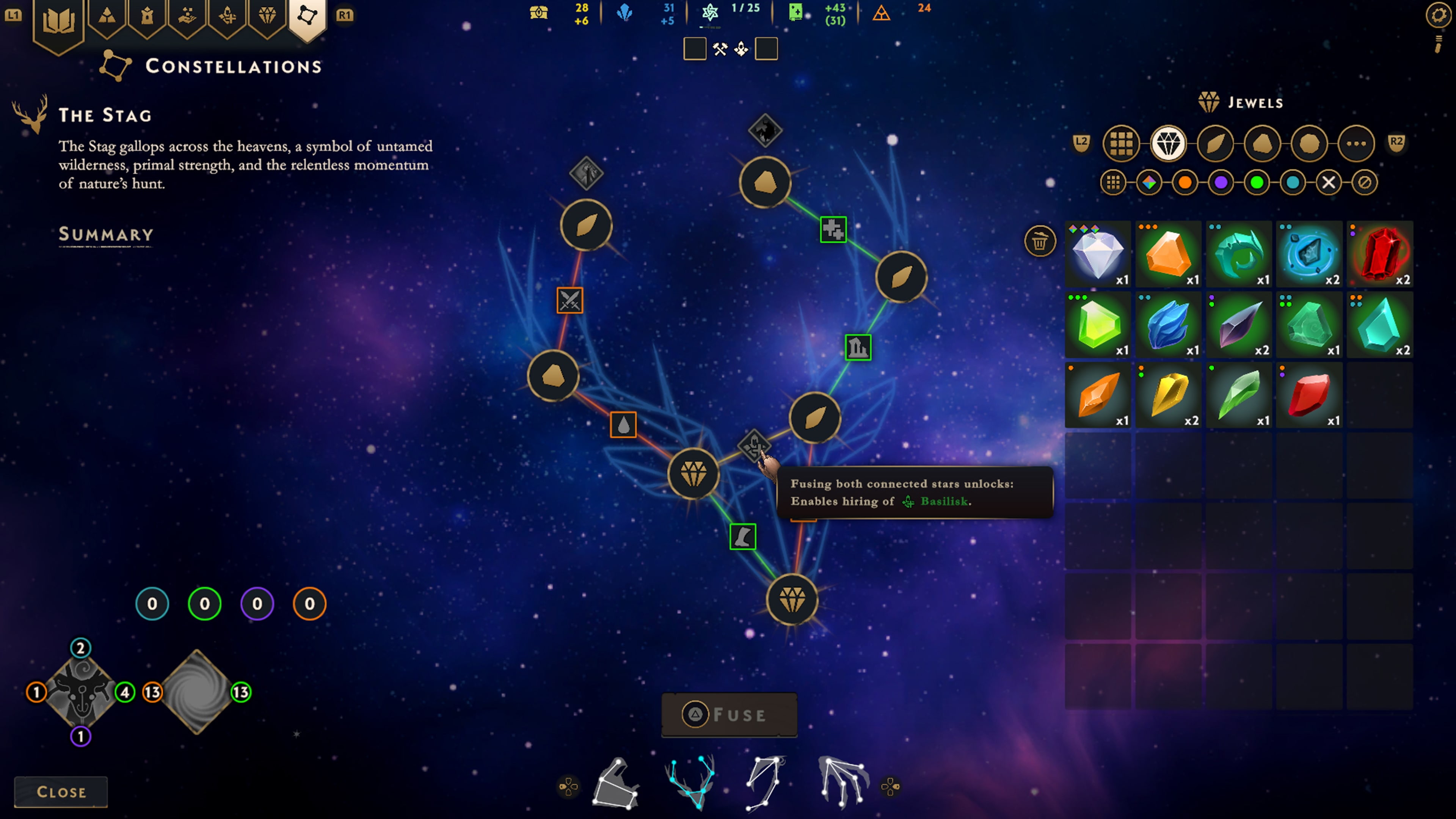This screenshot has height=819, width=1456.
Task: Click the treasure chest icon in the resource bar
Action: pos(538,13)
